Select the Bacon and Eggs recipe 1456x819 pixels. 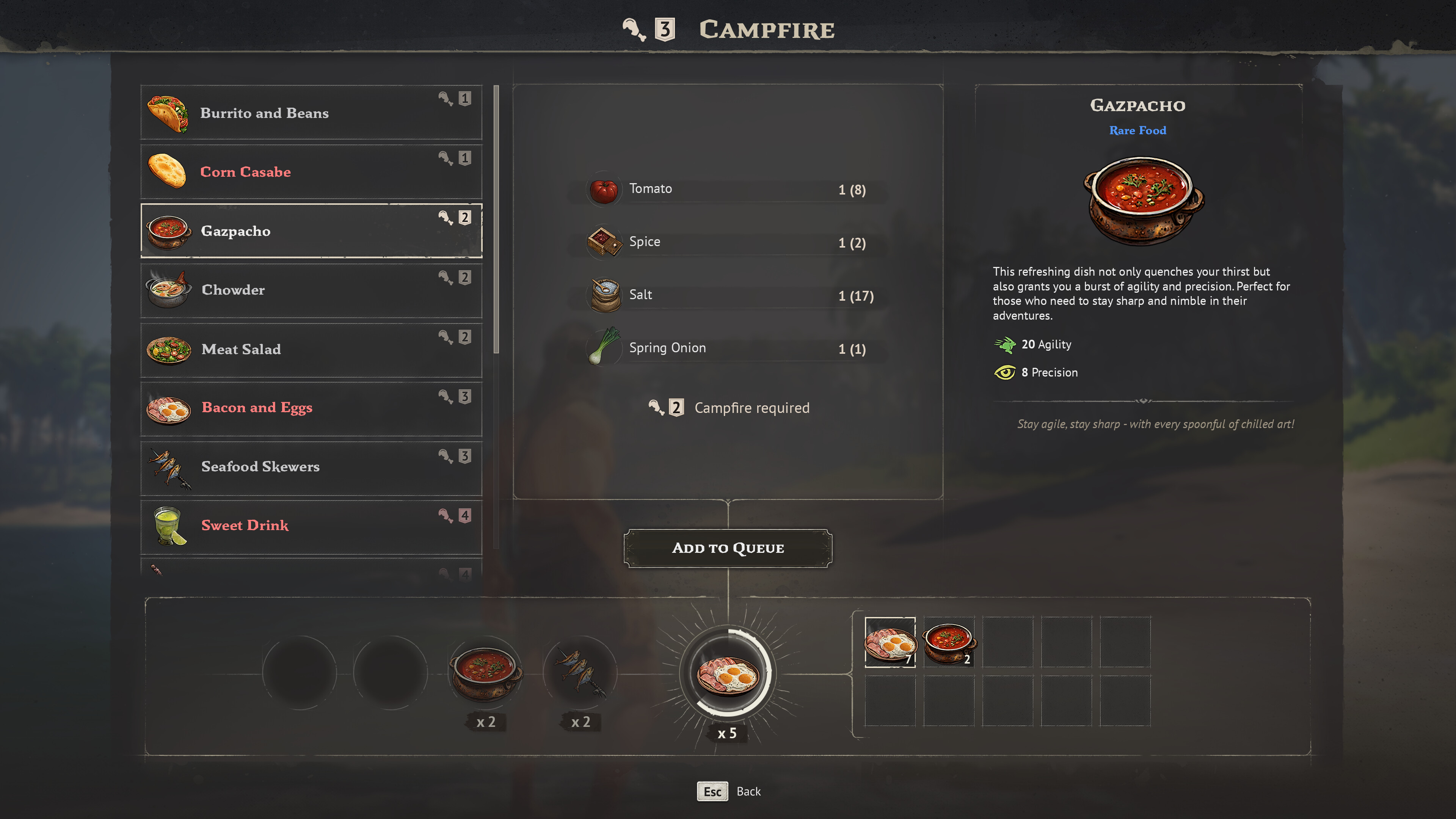[x=311, y=408]
